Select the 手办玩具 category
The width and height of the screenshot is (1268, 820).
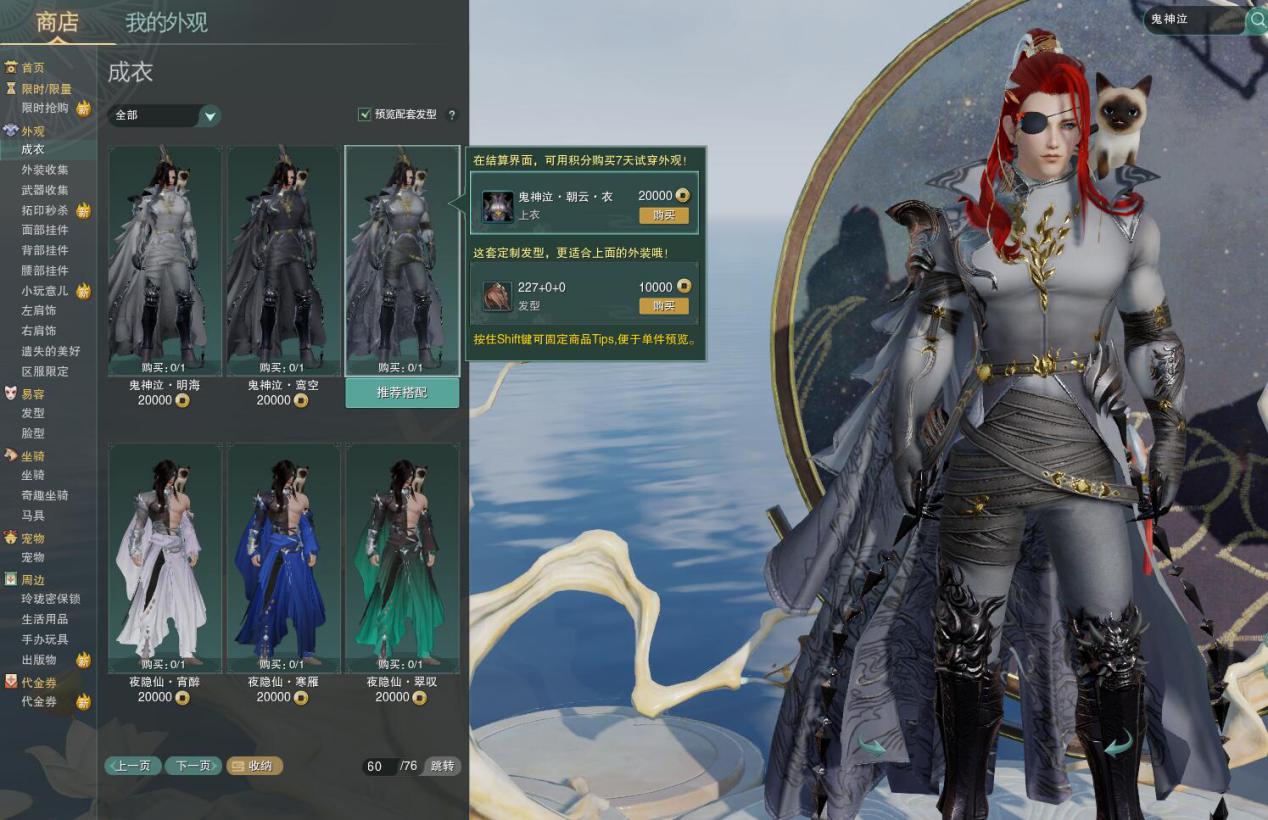tap(45, 639)
